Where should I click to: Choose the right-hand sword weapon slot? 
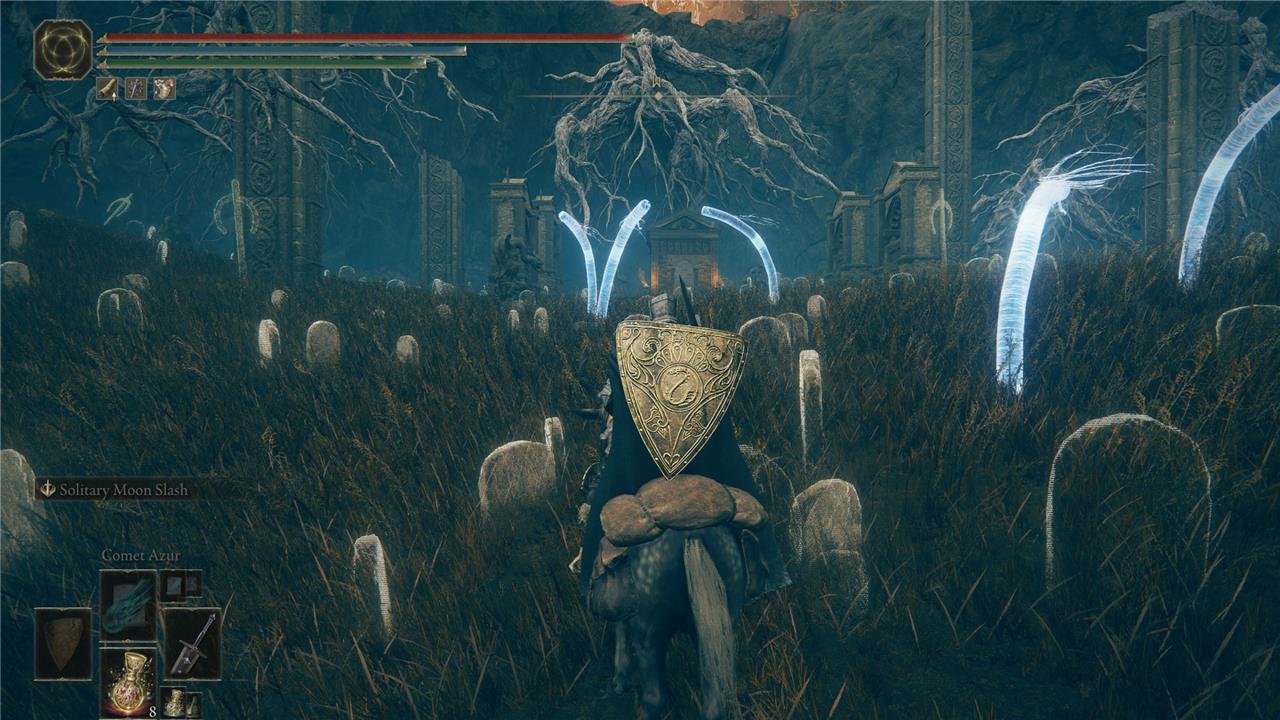(x=192, y=644)
